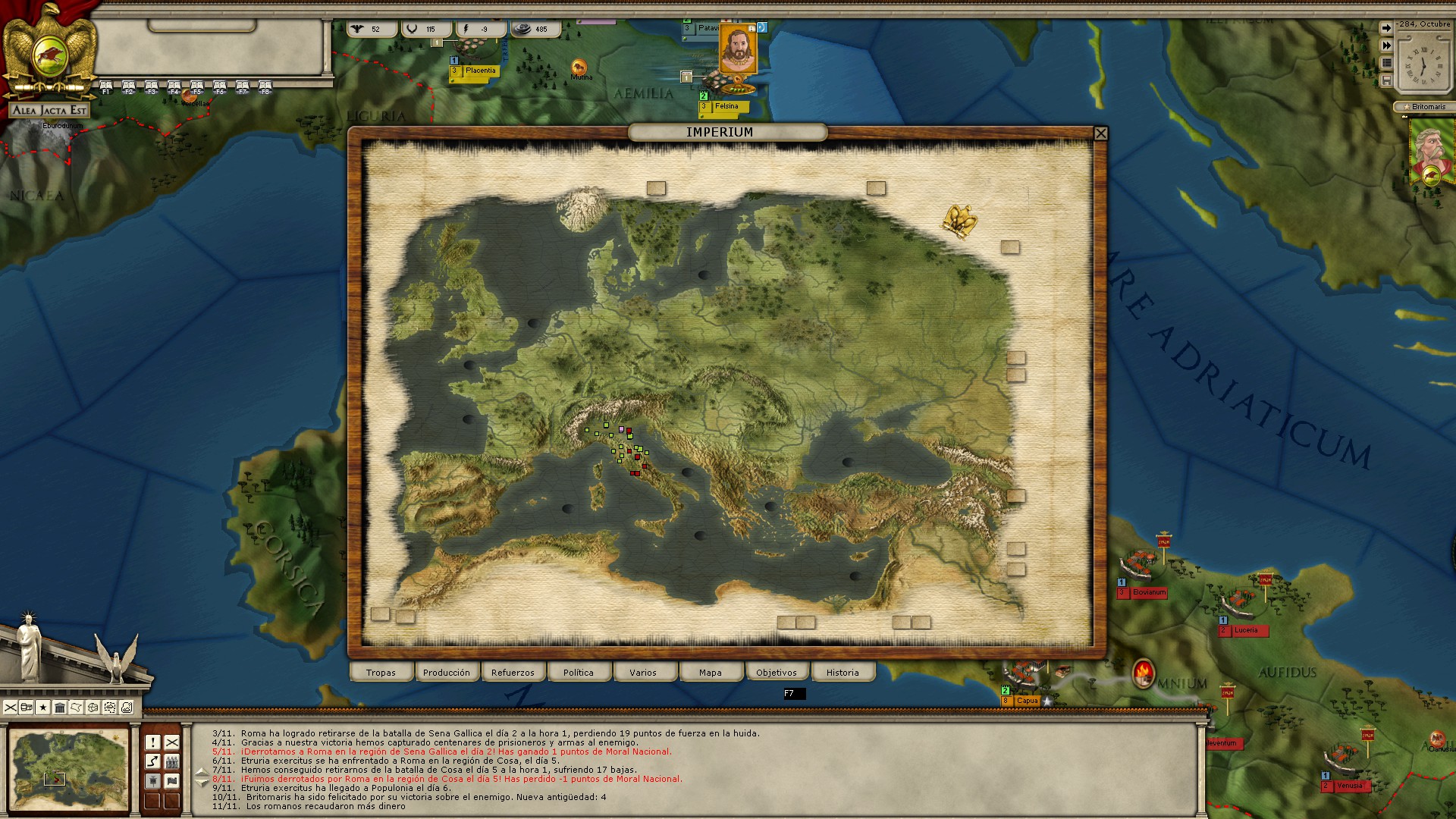Toggle the X dismiss filter in bottom toolbar

[x=11, y=708]
